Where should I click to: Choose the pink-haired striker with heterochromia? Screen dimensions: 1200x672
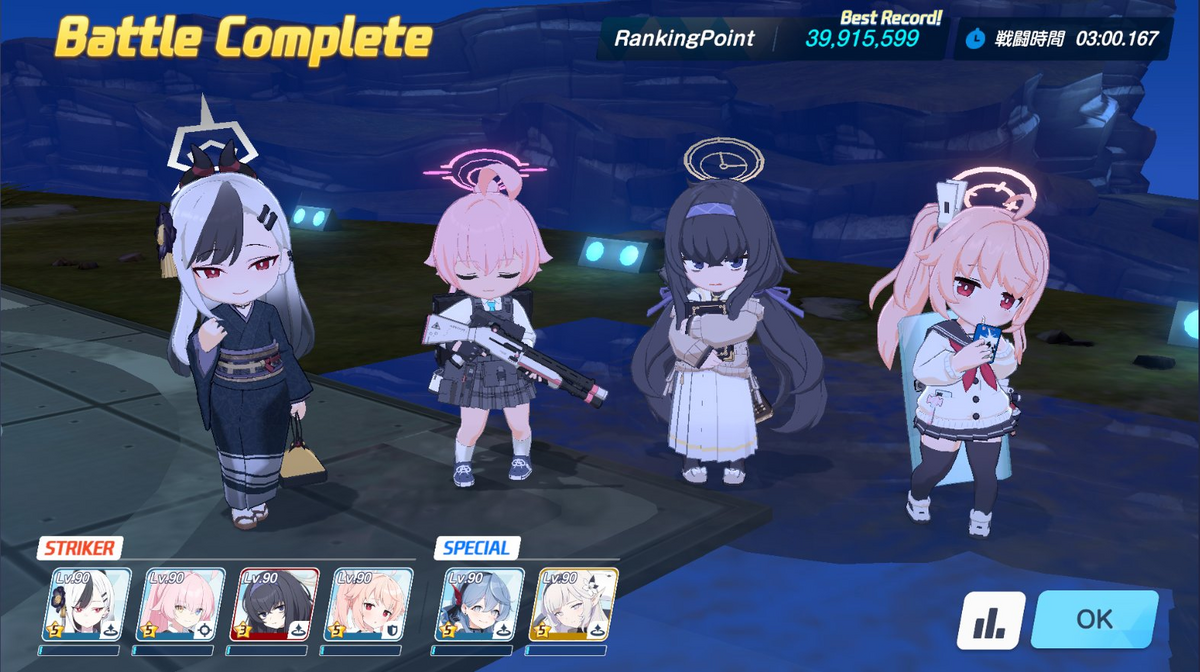pyautogui.click(x=180, y=604)
